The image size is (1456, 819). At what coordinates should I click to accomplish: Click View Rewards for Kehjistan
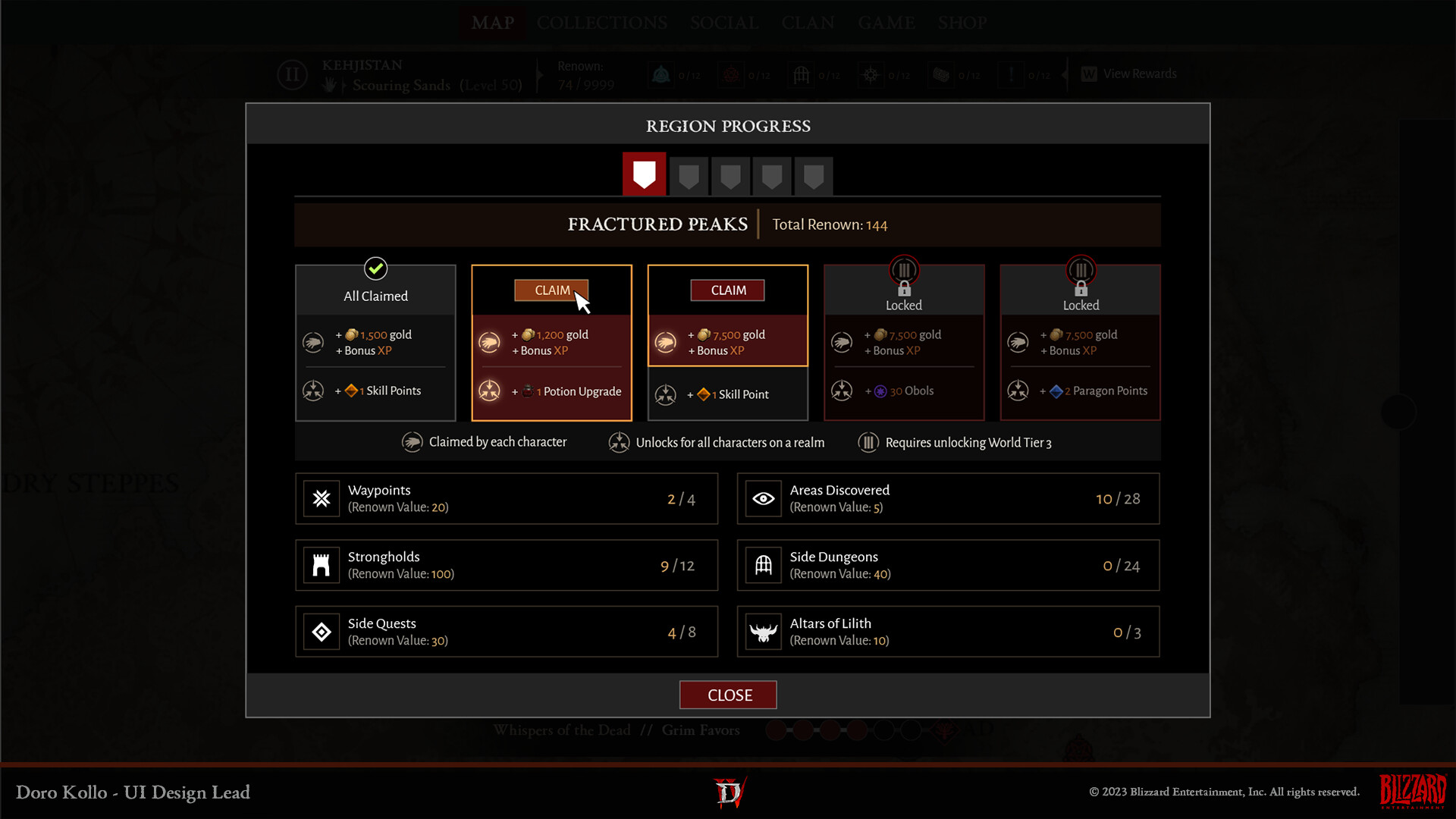tap(1130, 74)
